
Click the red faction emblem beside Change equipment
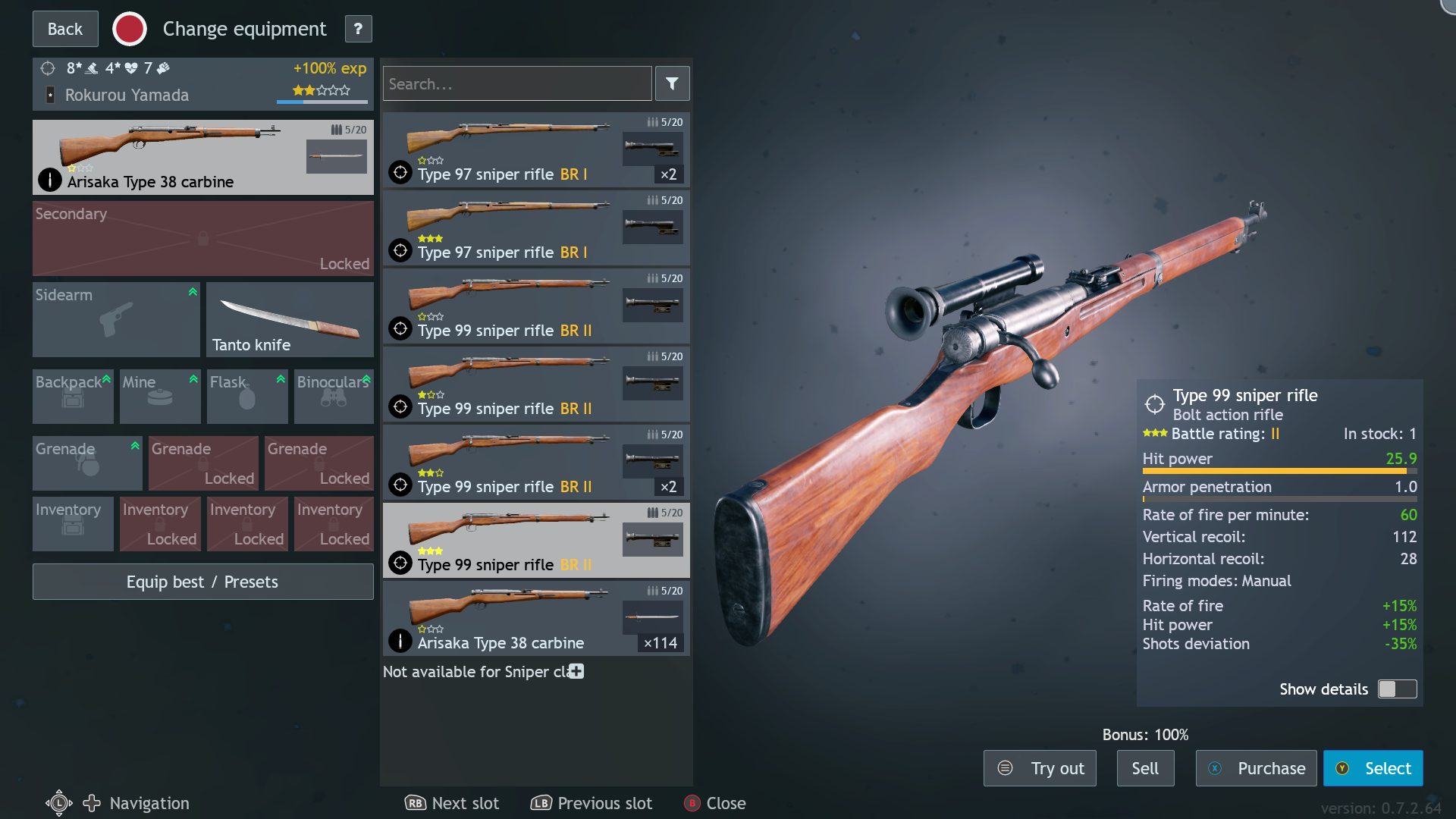(x=129, y=28)
